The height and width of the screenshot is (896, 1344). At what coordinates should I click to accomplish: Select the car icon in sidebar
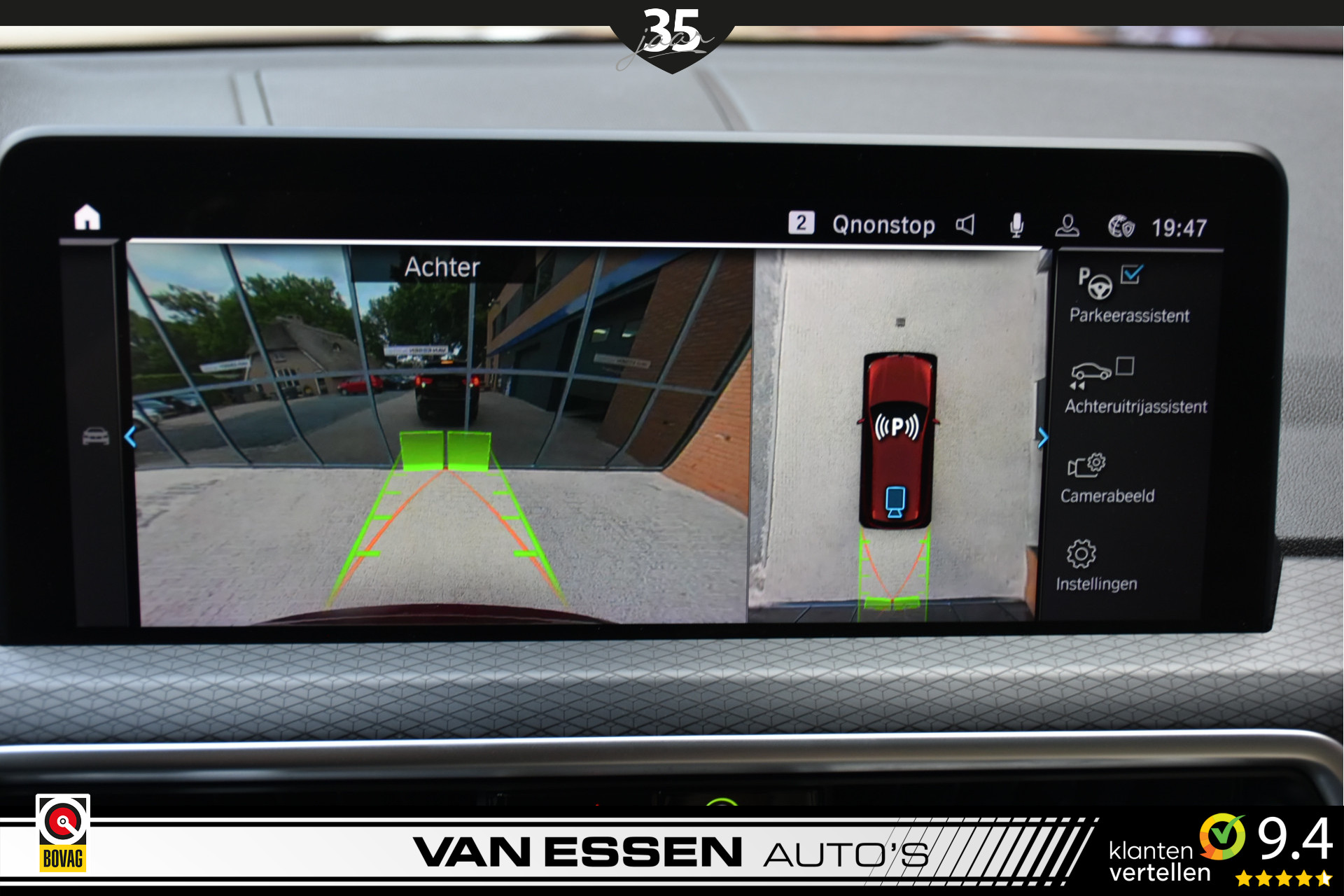click(x=96, y=437)
